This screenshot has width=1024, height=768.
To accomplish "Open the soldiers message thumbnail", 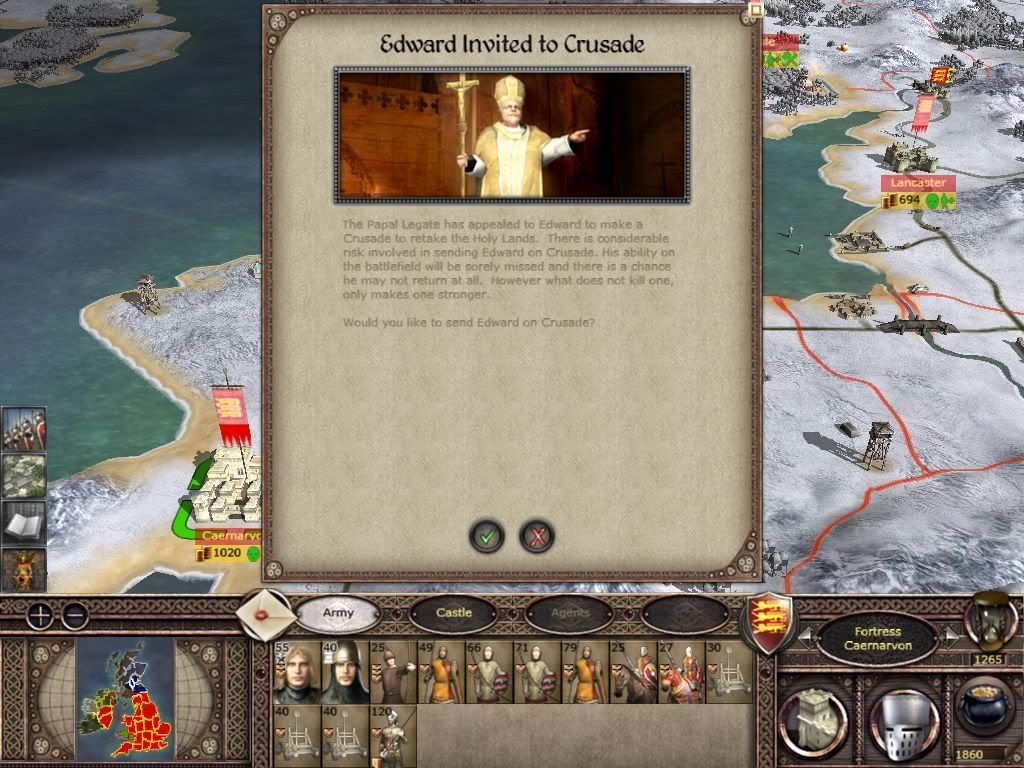I will click(23, 429).
